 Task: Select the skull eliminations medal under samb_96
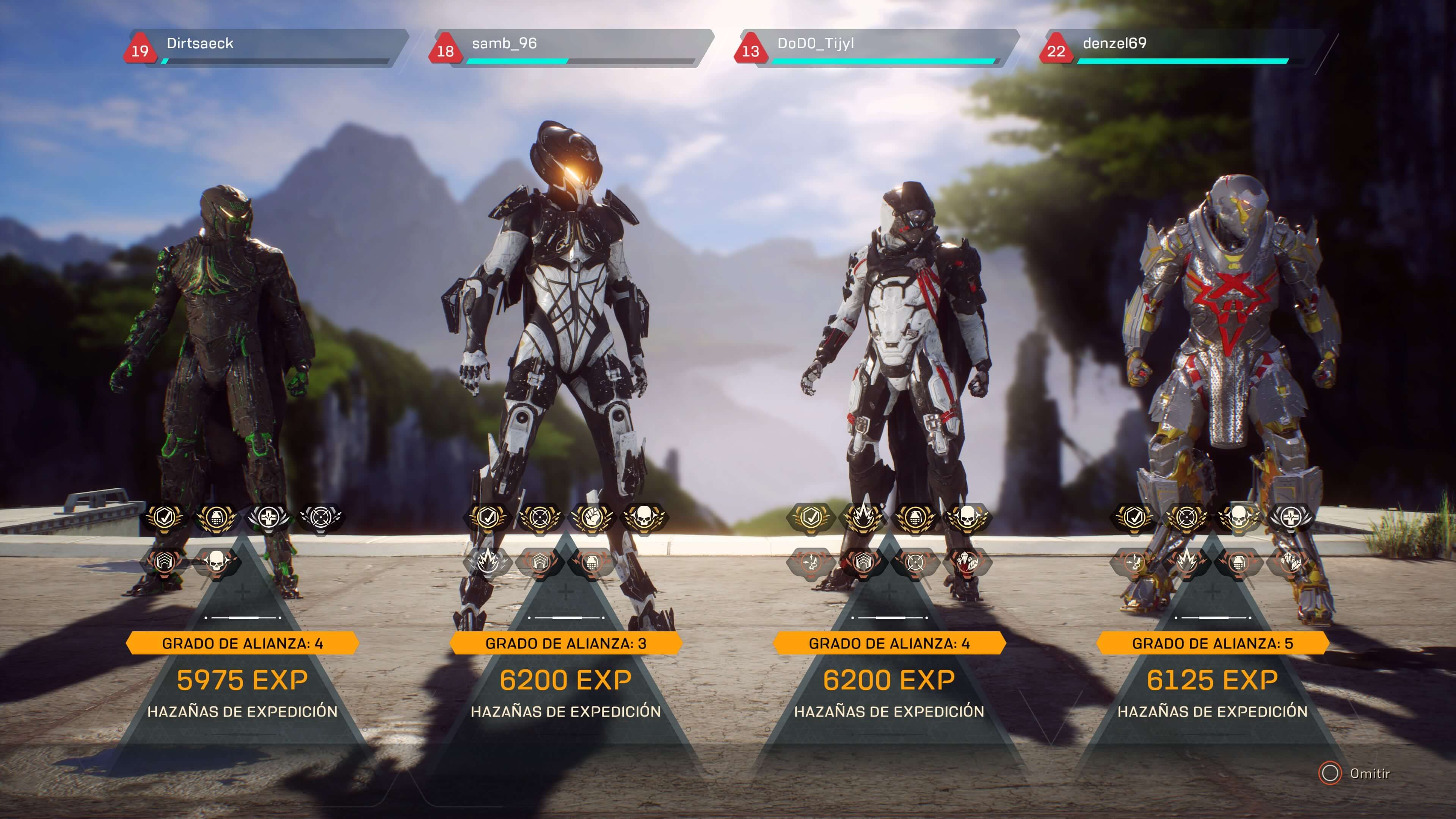click(644, 517)
